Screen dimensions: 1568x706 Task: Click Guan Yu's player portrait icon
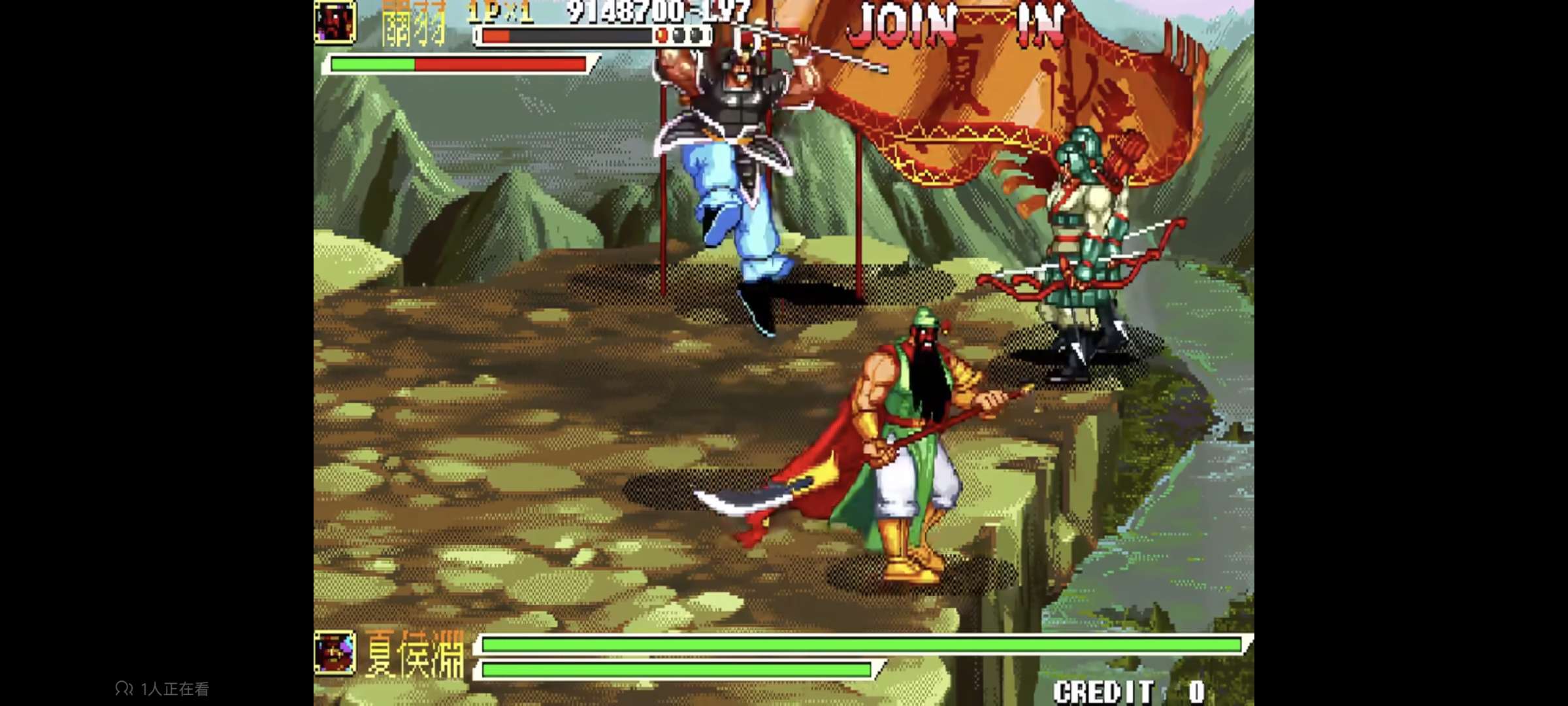(x=335, y=22)
